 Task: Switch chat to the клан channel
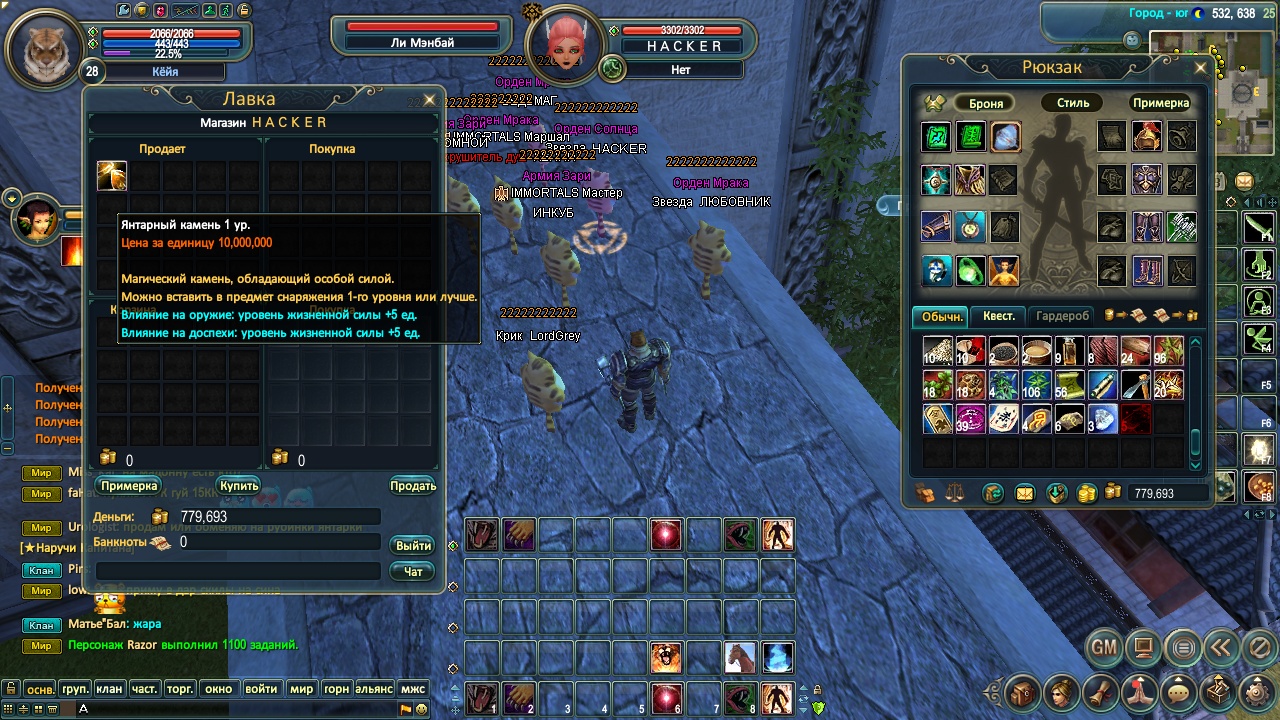tap(109, 689)
